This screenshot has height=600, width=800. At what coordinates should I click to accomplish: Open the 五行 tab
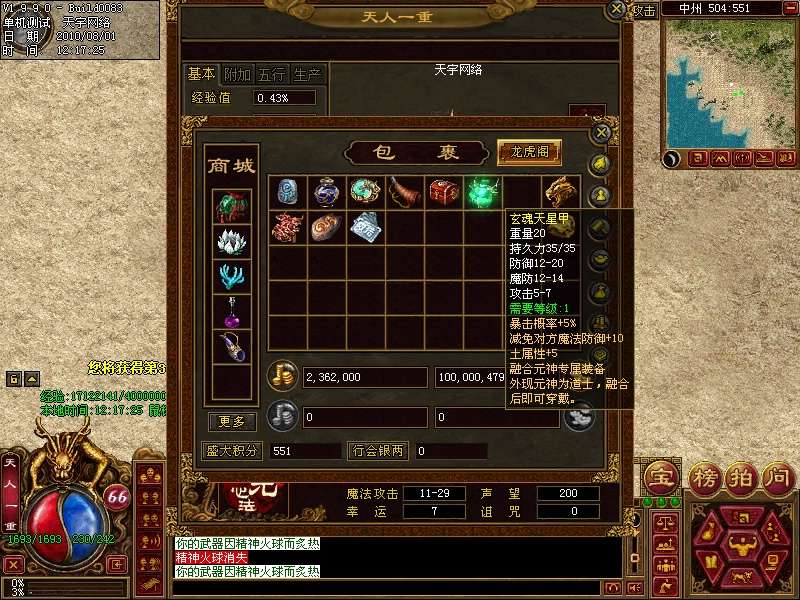click(272, 74)
